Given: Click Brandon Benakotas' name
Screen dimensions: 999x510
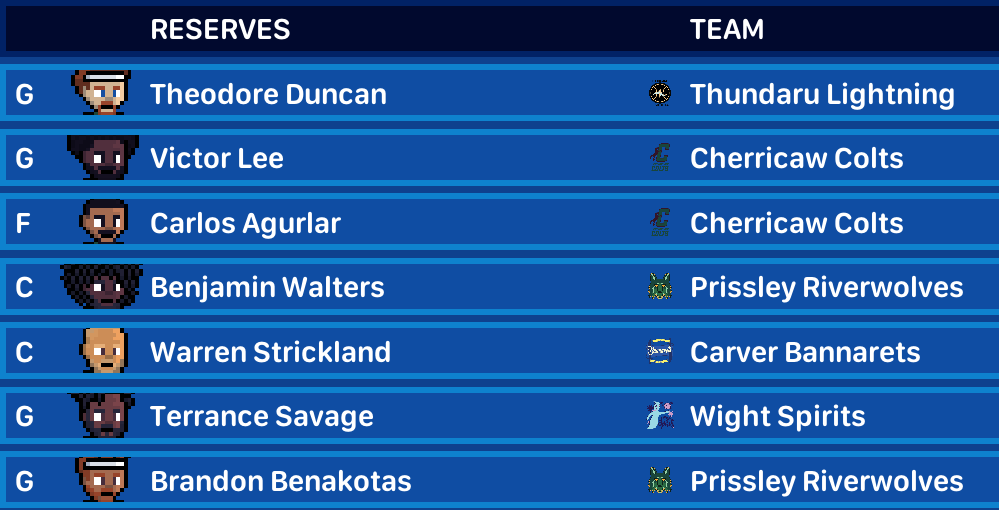Looking at the screenshot, I should [x=281, y=481].
